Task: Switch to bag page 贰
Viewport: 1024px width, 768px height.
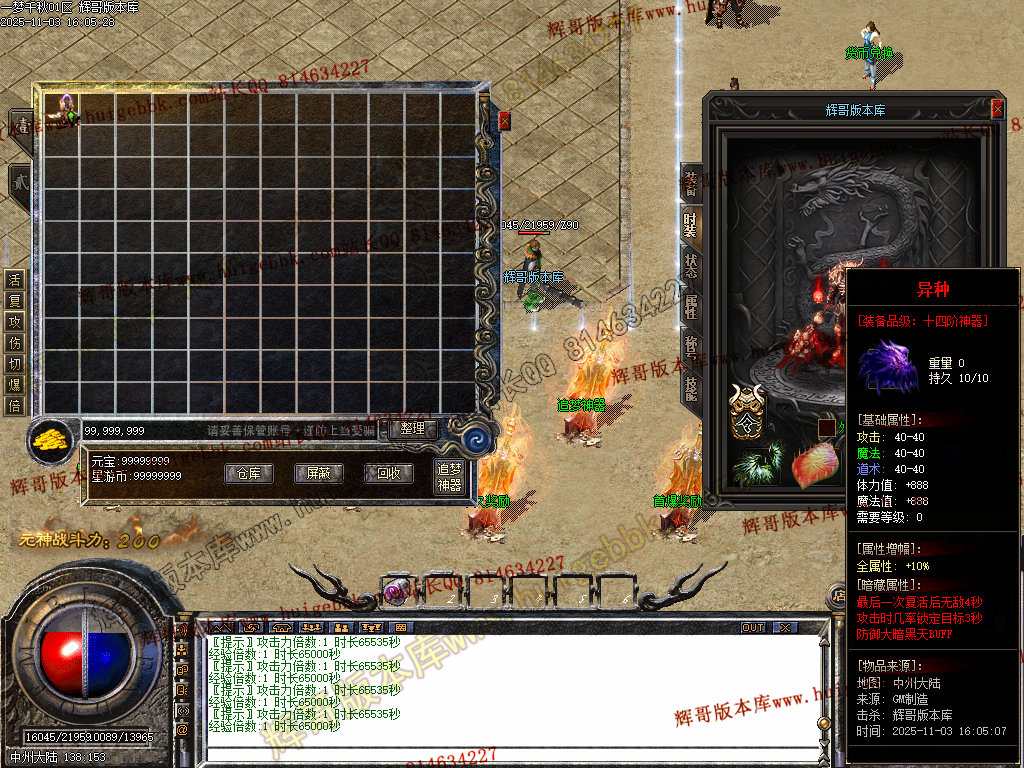Action: tap(19, 180)
